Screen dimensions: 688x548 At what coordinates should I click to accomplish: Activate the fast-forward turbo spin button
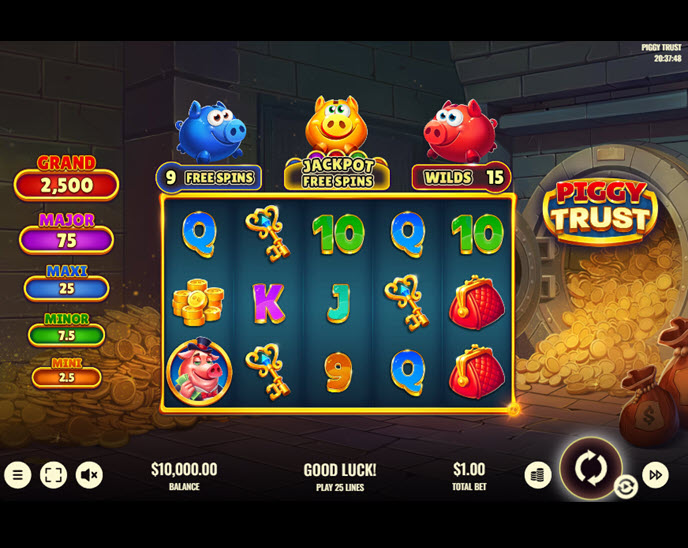[656, 475]
